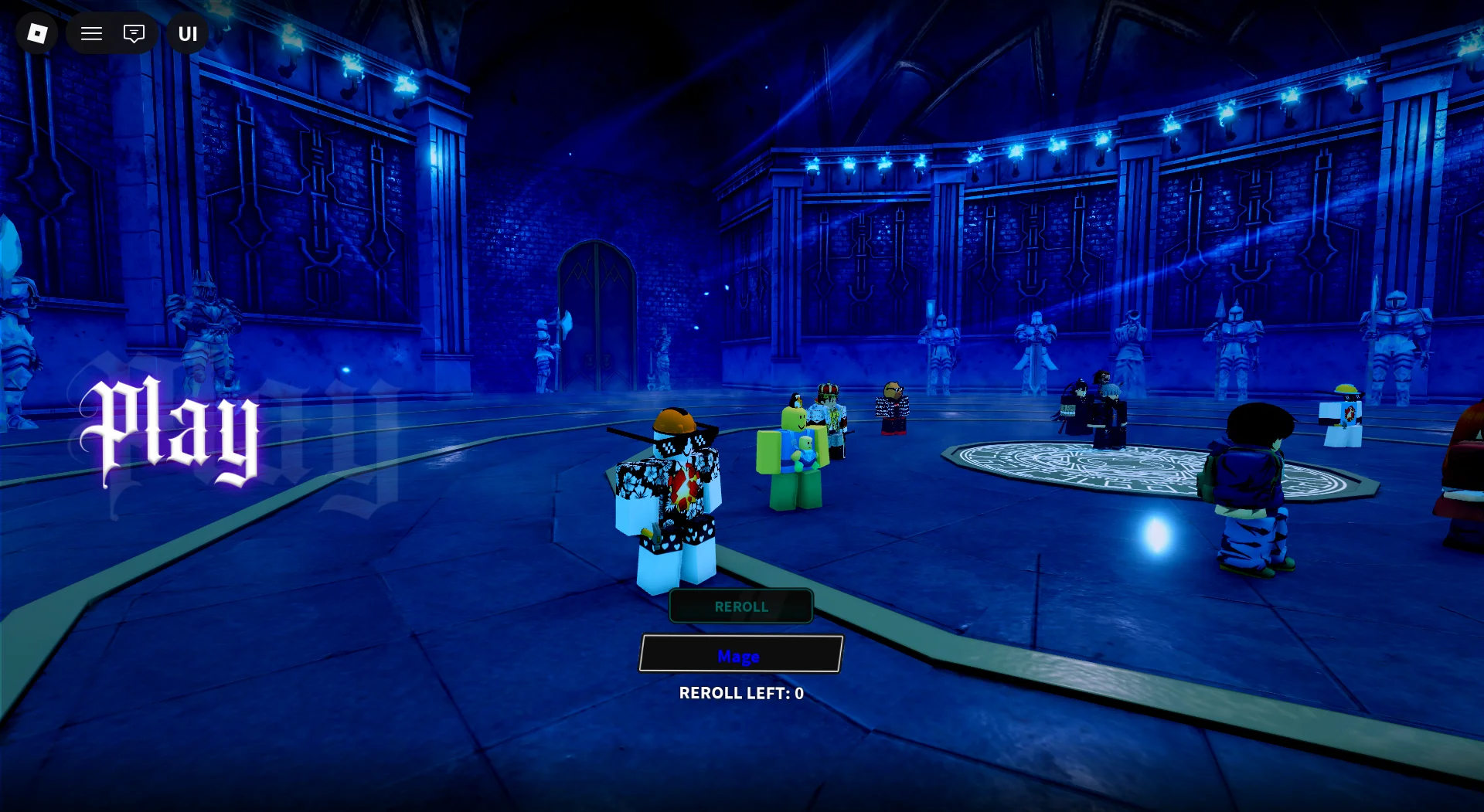Toggle chat visibility with the speech icon
Screen dimensions: 1484x812
click(x=134, y=33)
